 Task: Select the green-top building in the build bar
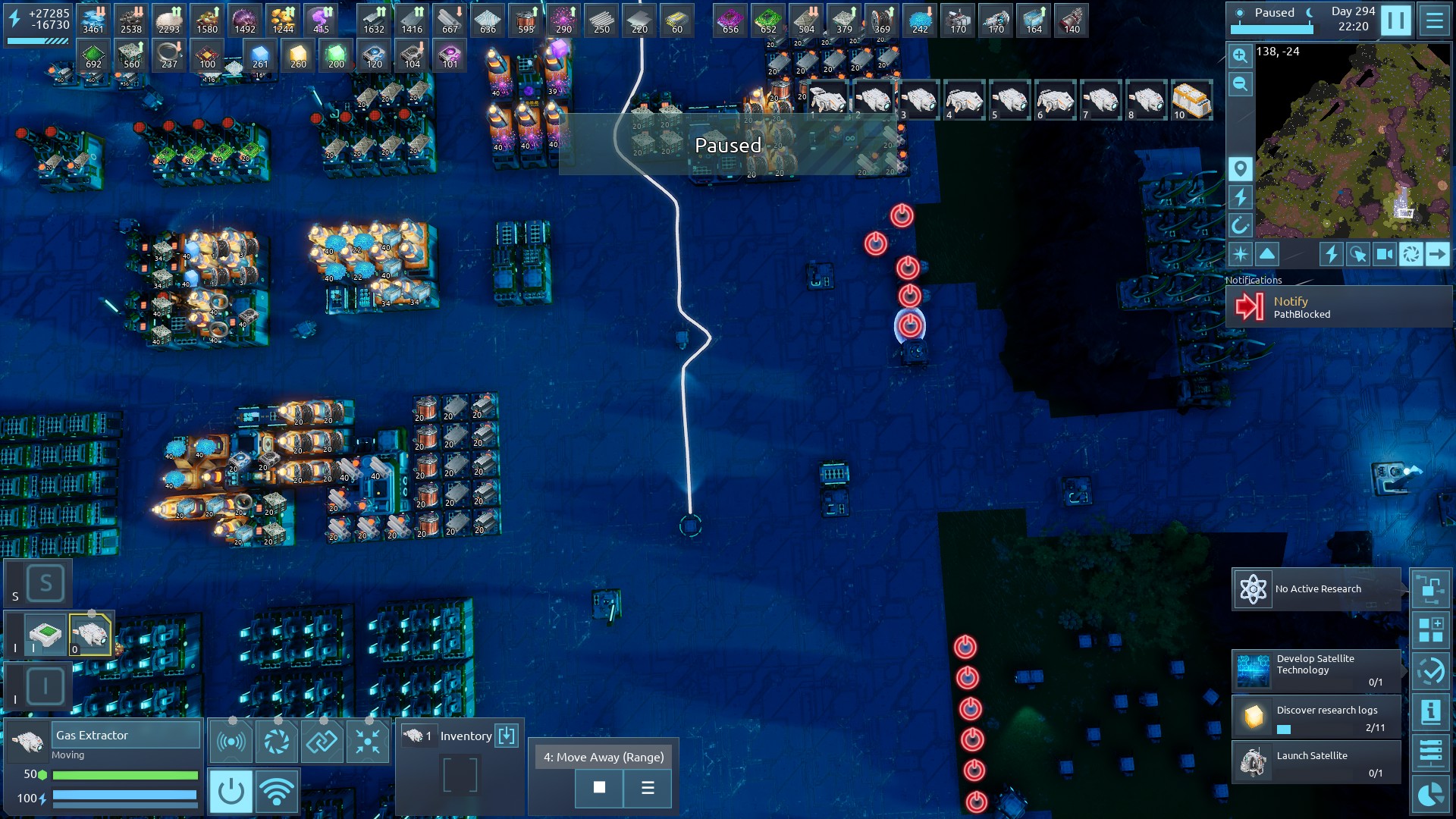point(45,634)
